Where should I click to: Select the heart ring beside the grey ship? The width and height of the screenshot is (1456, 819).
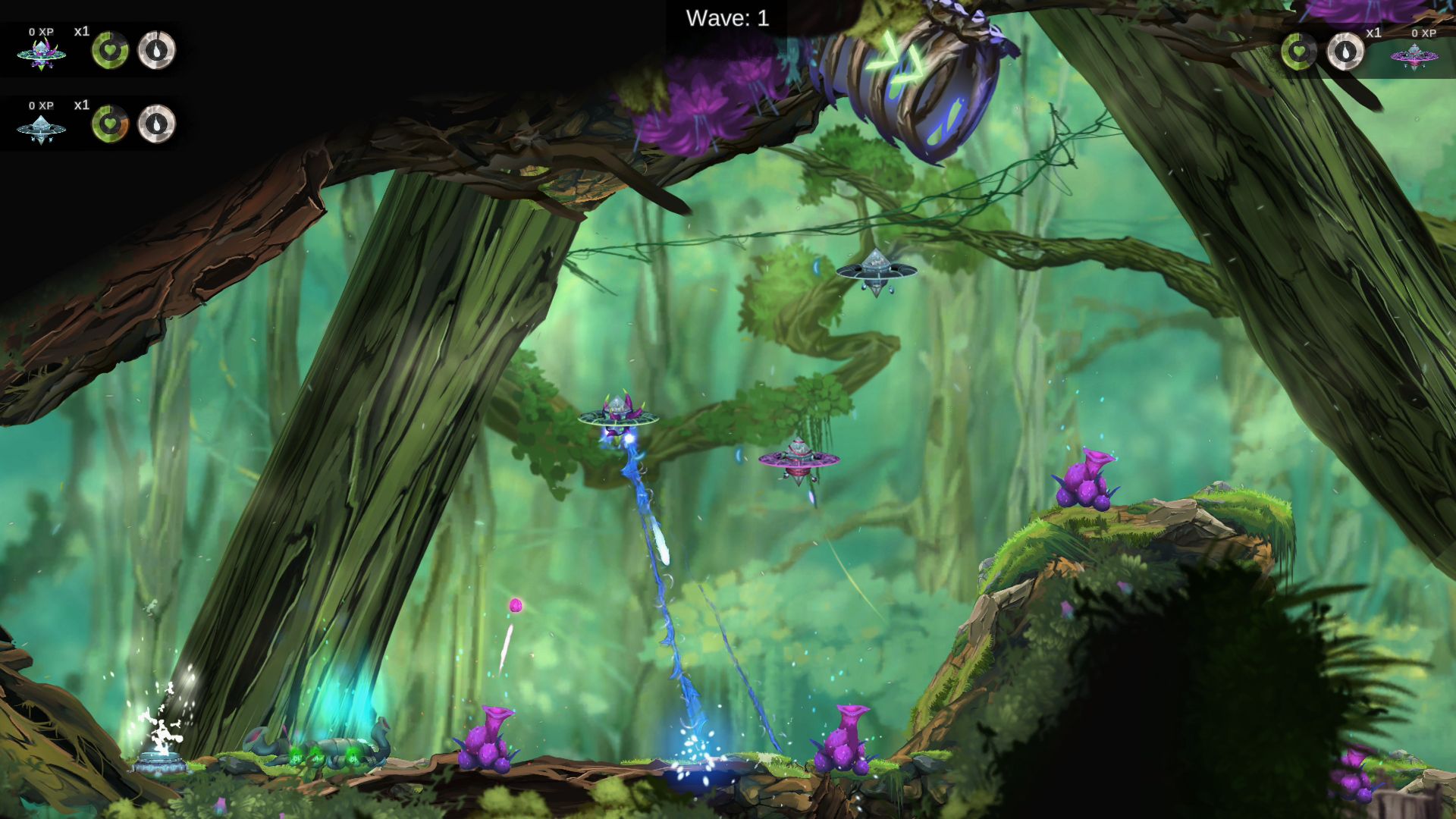pos(110,123)
